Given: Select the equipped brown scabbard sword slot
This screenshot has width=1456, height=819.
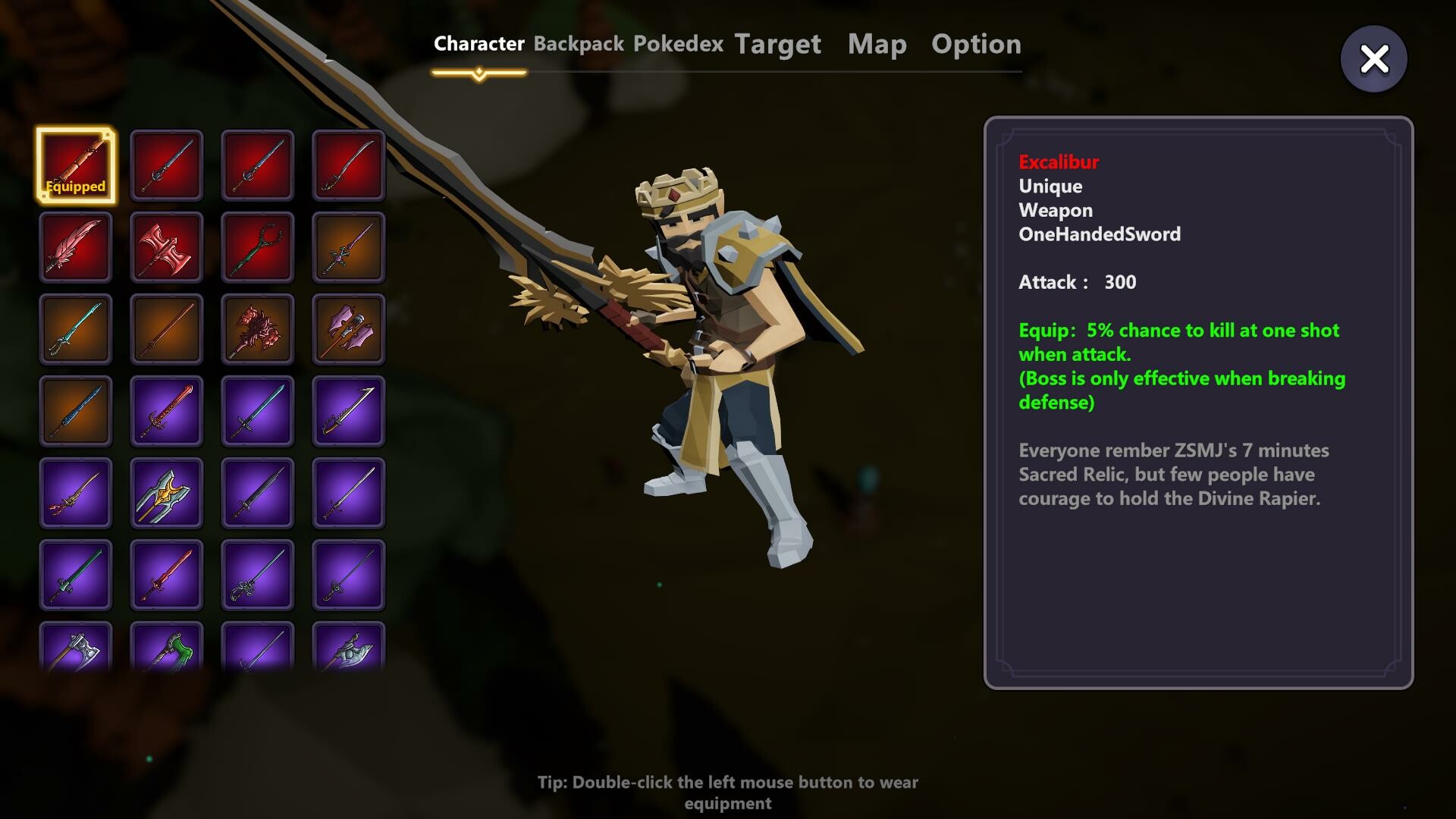Looking at the screenshot, I should (x=76, y=163).
